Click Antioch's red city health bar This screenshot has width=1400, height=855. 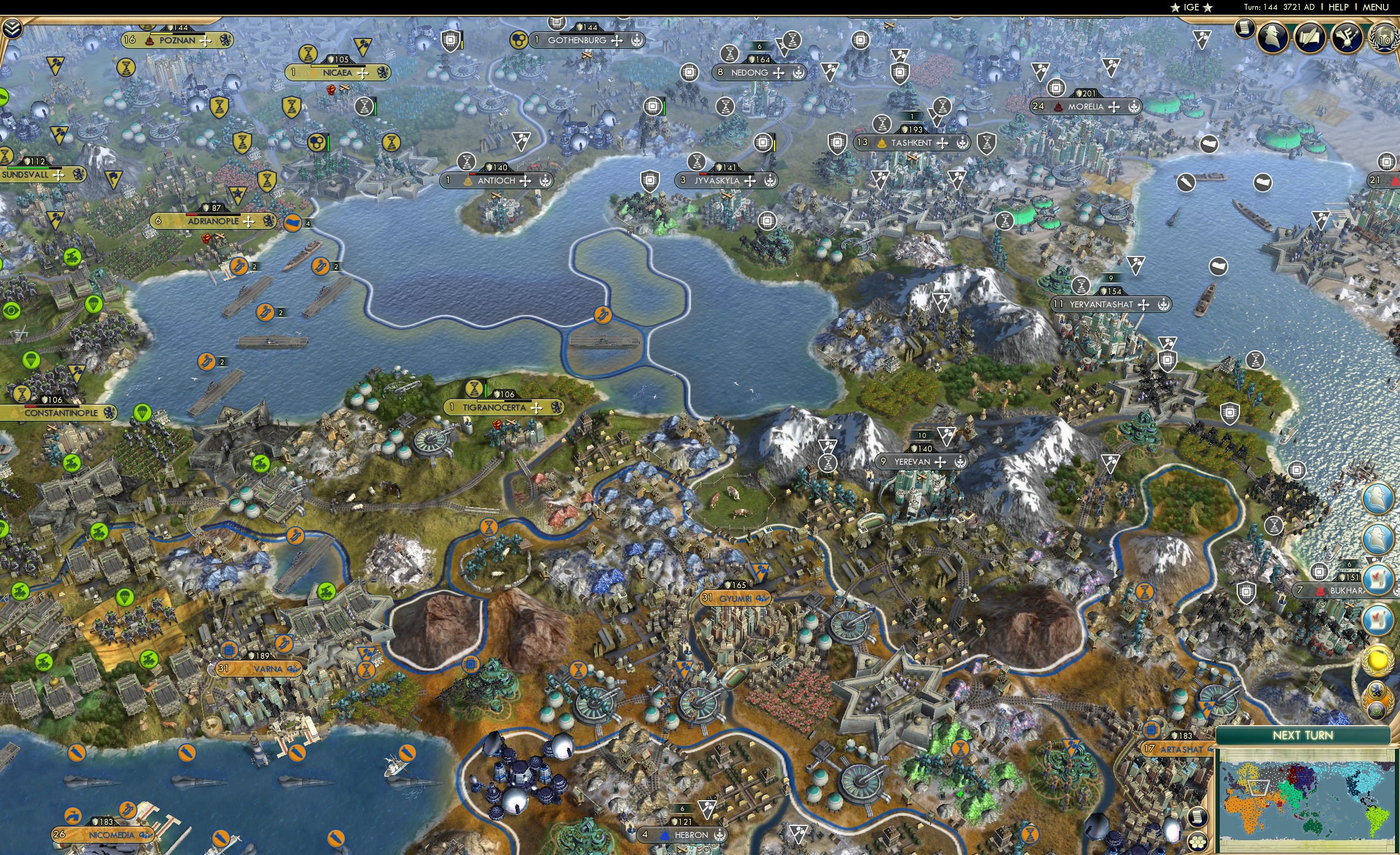473,175
